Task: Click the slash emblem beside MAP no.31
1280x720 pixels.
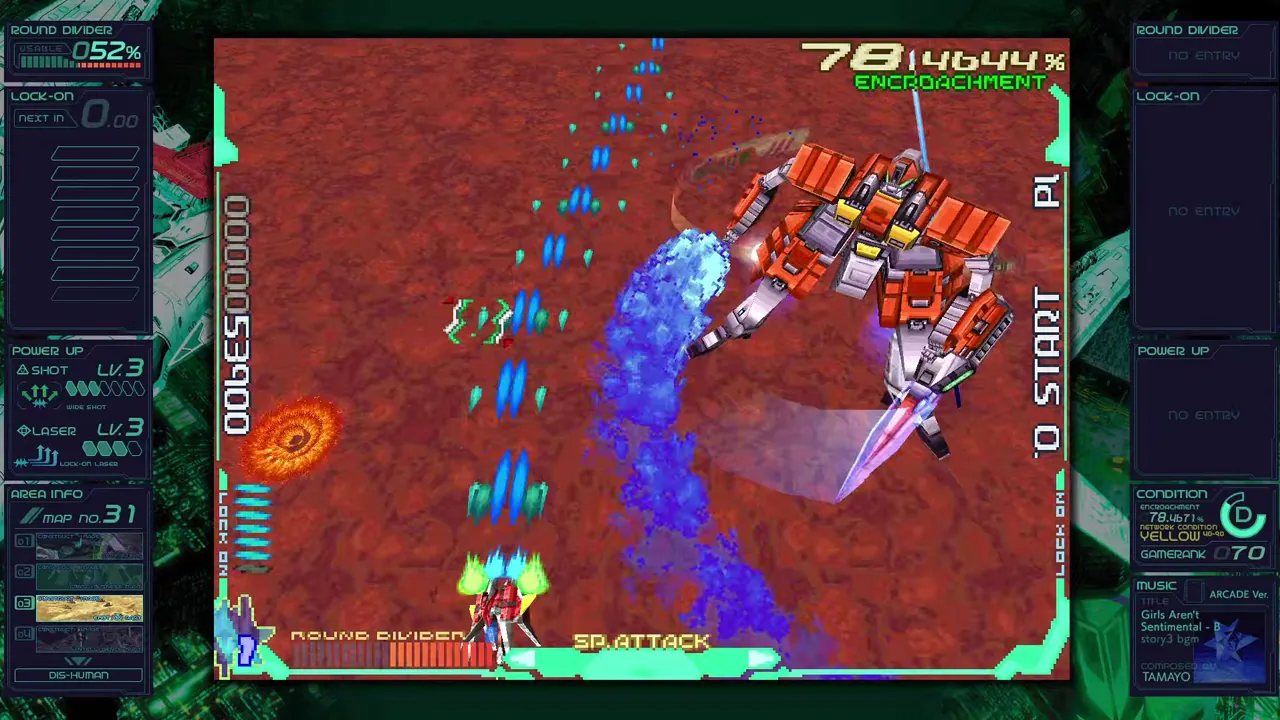Action: [x=31, y=515]
